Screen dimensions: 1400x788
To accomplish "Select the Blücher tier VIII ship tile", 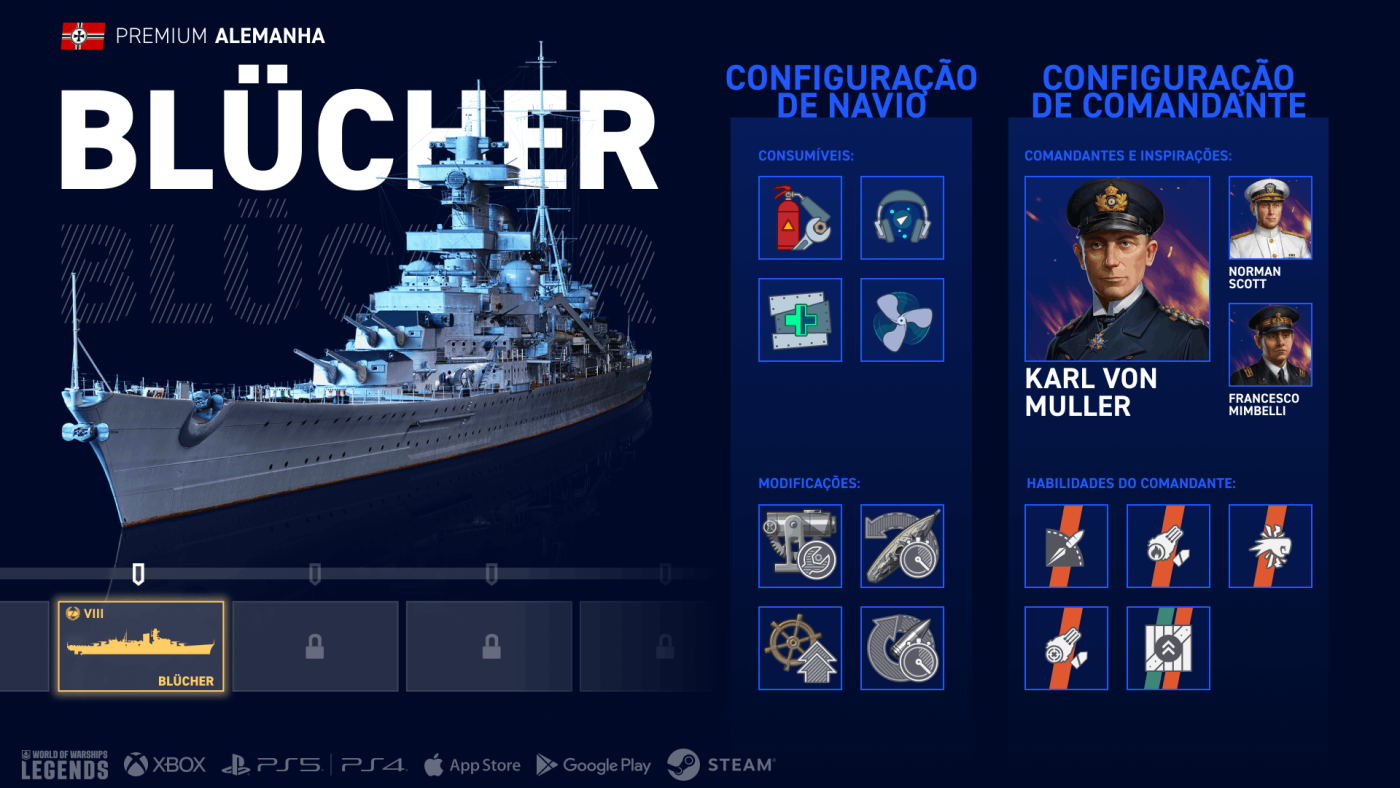I will [x=141, y=647].
